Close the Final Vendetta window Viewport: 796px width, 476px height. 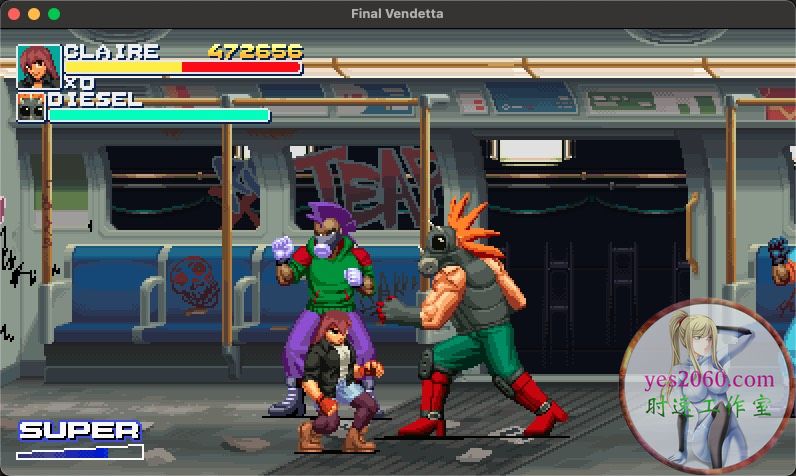coord(13,14)
